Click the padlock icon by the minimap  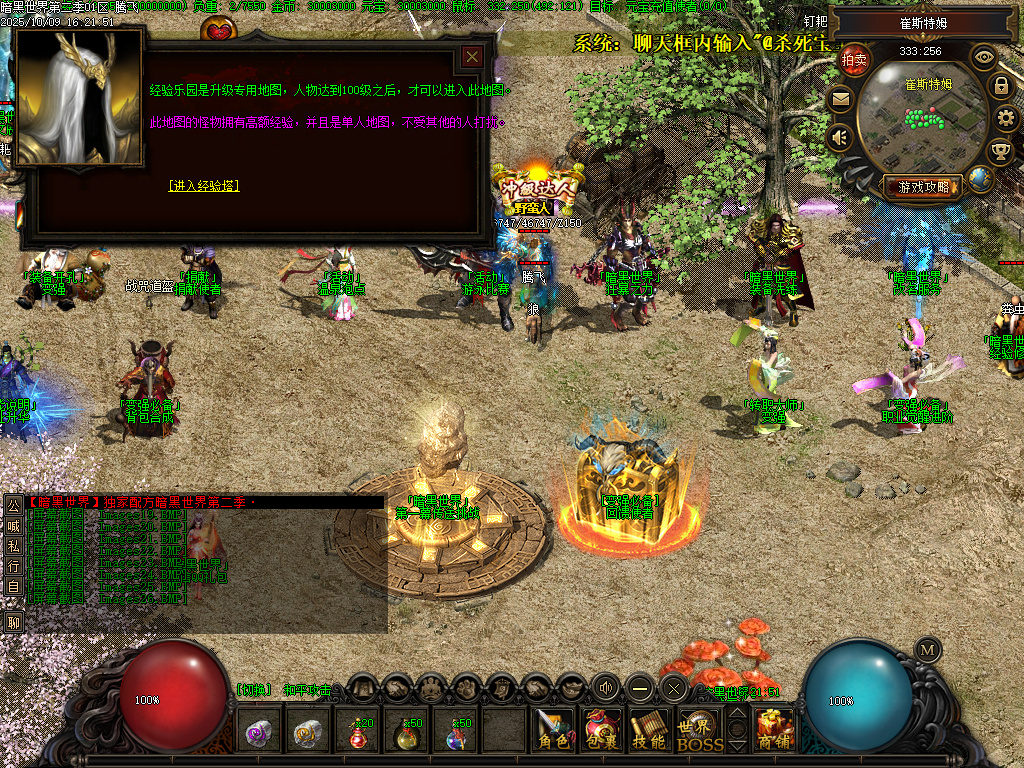(x=1000, y=86)
